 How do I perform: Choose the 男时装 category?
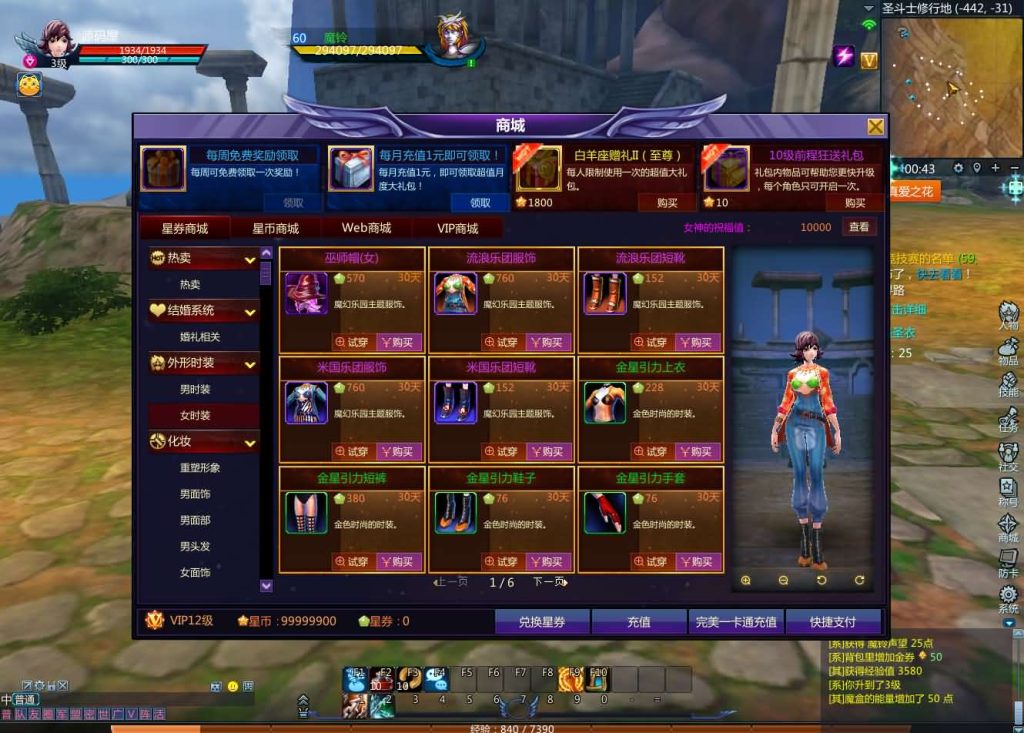(195, 389)
